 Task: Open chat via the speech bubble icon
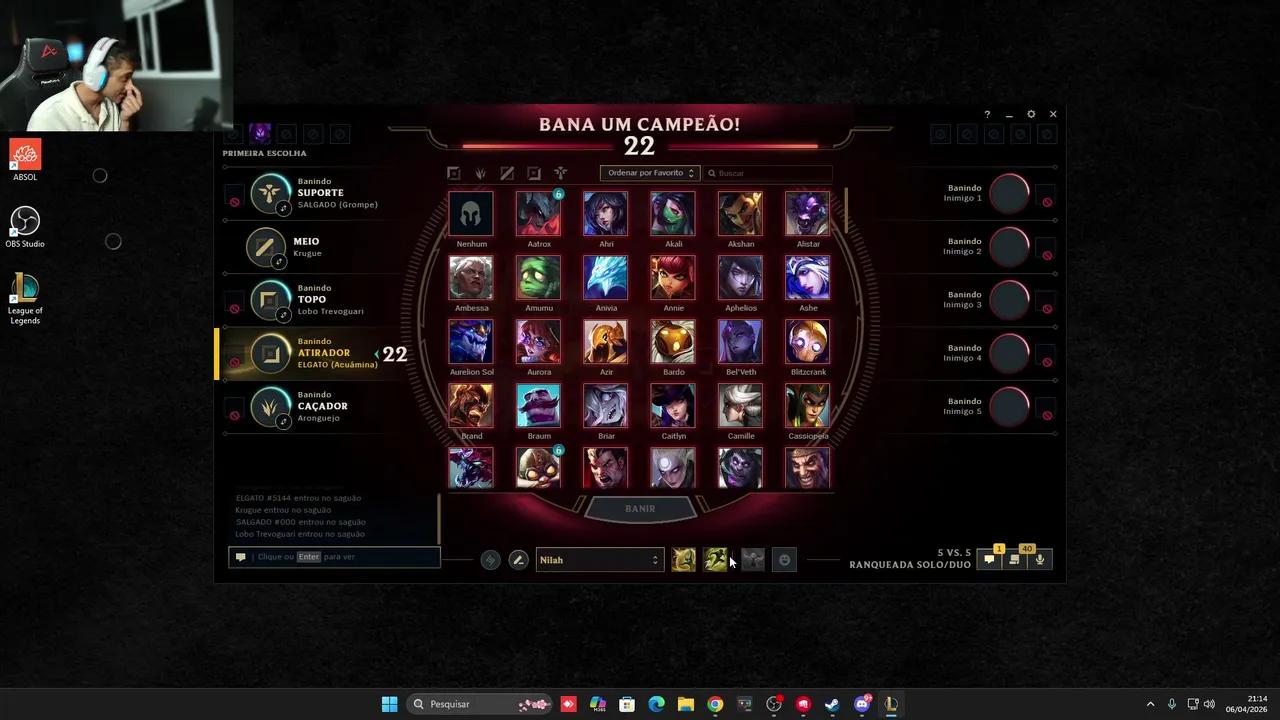pos(988,559)
